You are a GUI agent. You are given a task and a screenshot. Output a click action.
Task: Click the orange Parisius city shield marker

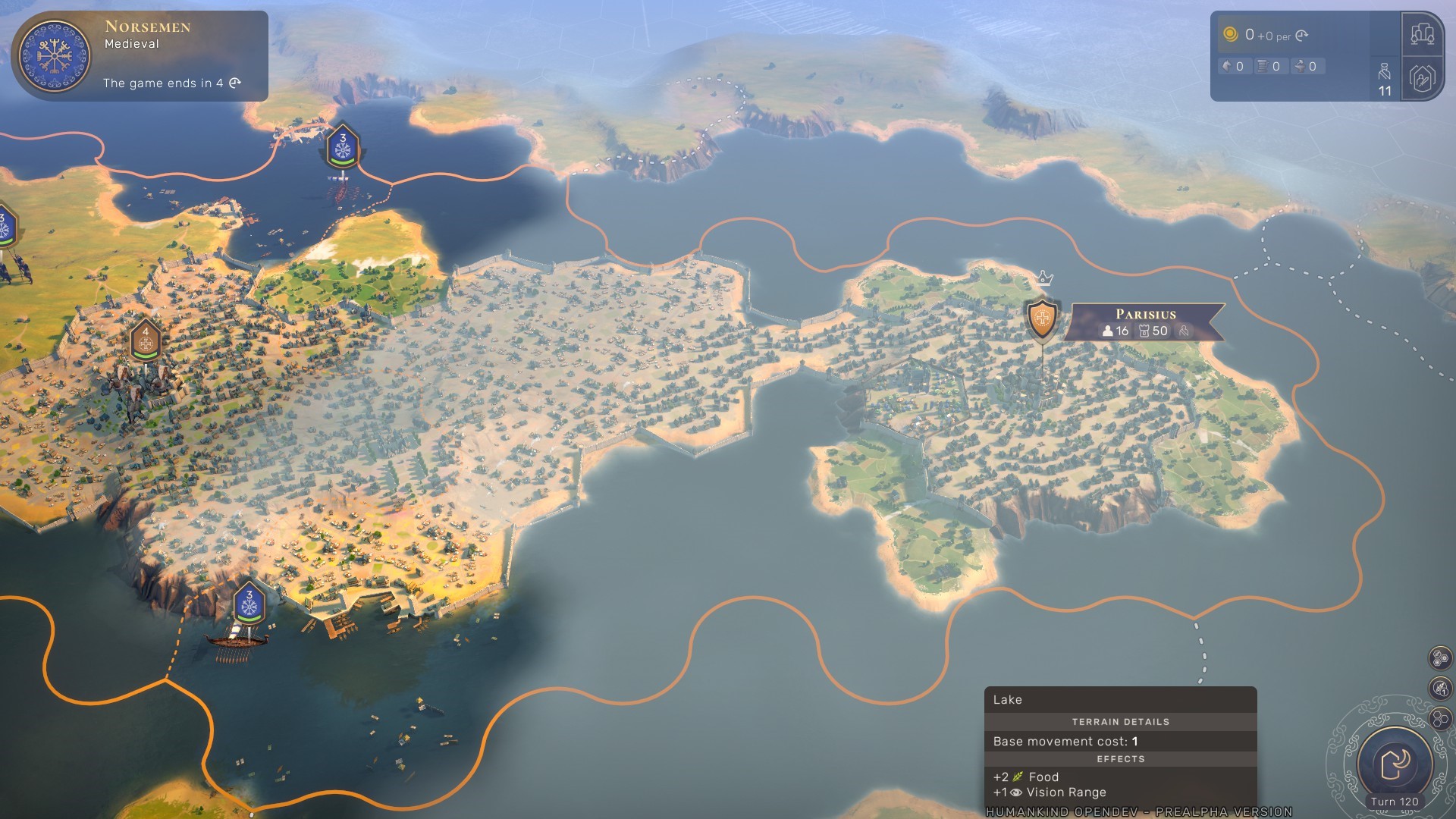1042,318
